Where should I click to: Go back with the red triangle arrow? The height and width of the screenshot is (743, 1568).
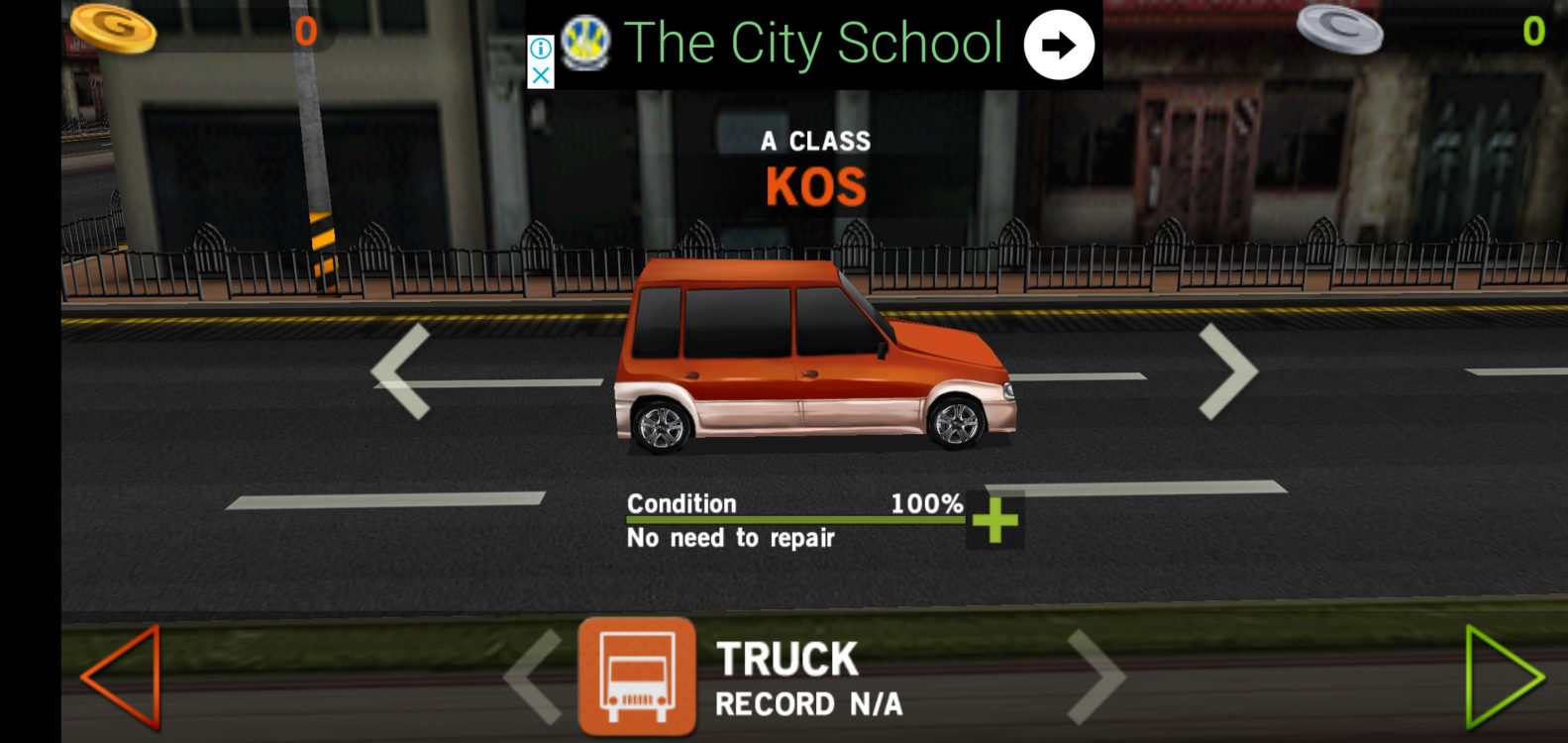(121, 678)
